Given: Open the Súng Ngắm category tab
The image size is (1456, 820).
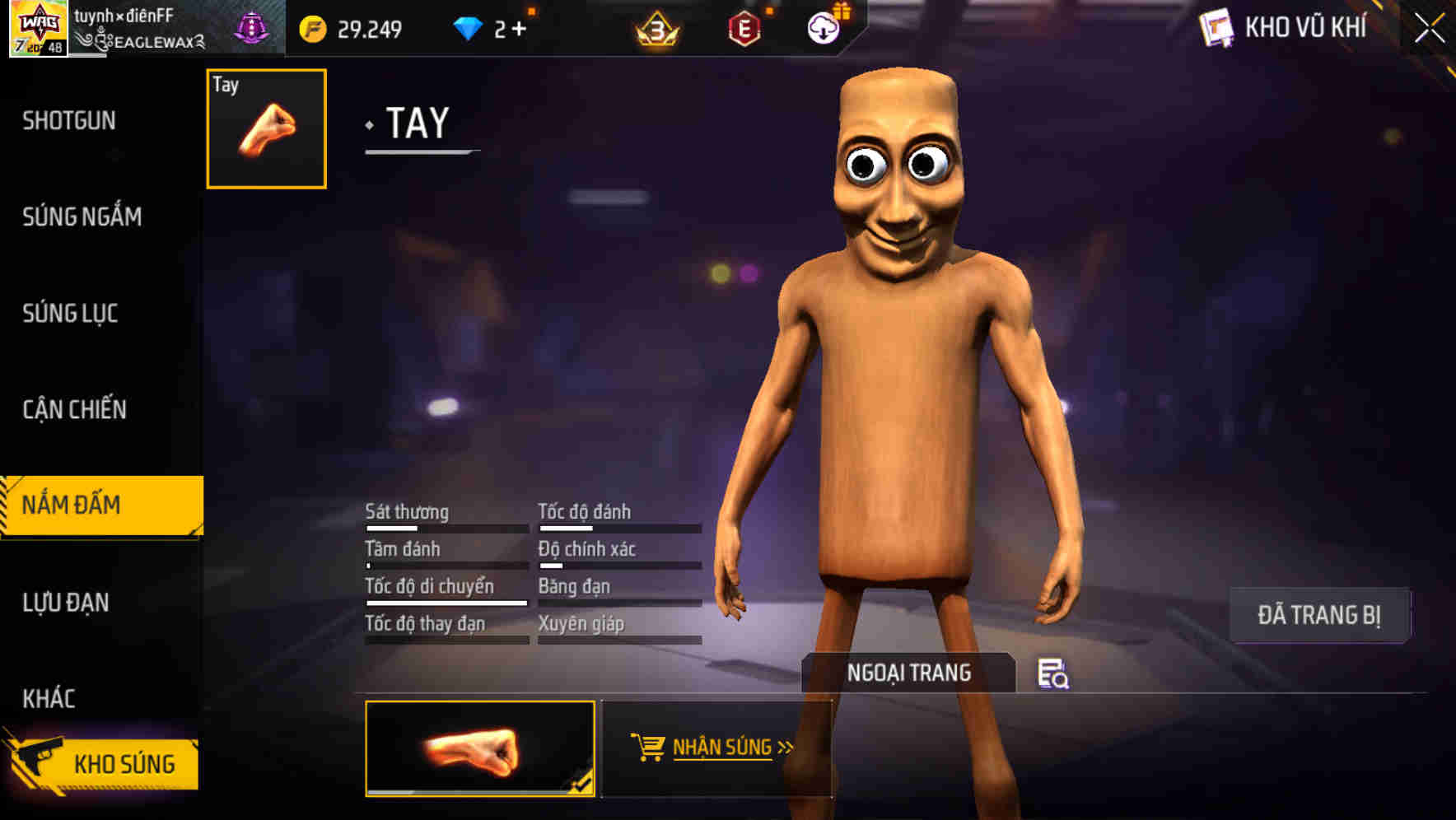Looking at the screenshot, I should pyautogui.click(x=82, y=217).
